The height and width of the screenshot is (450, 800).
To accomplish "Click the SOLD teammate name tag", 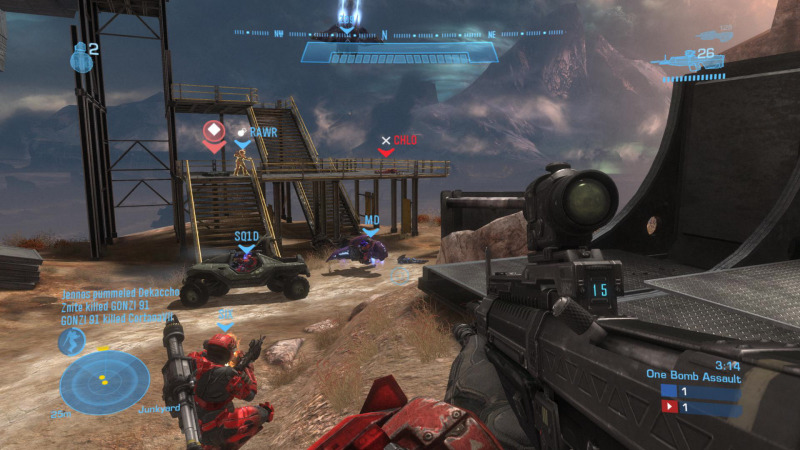I will (x=246, y=237).
